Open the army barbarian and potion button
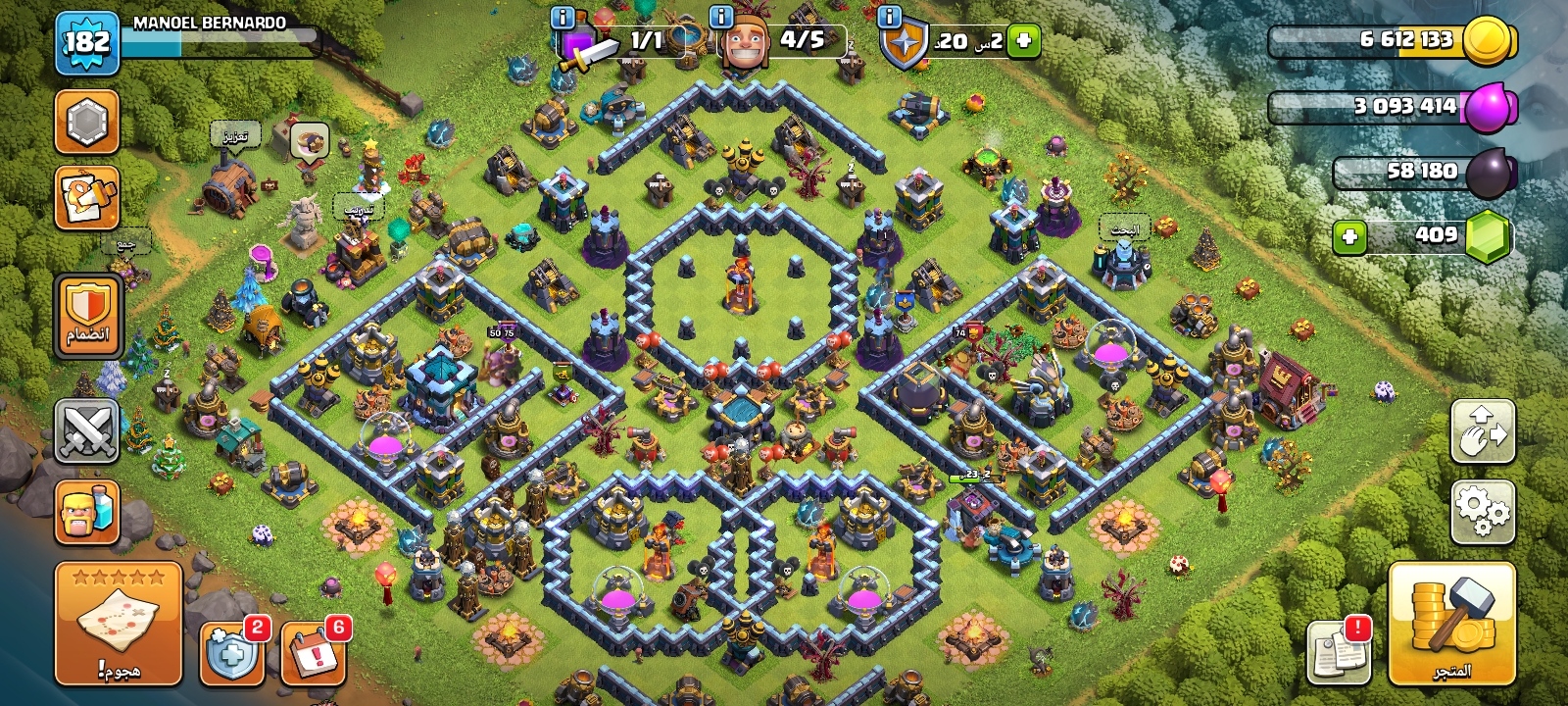The height and width of the screenshot is (706, 1568). [x=87, y=512]
